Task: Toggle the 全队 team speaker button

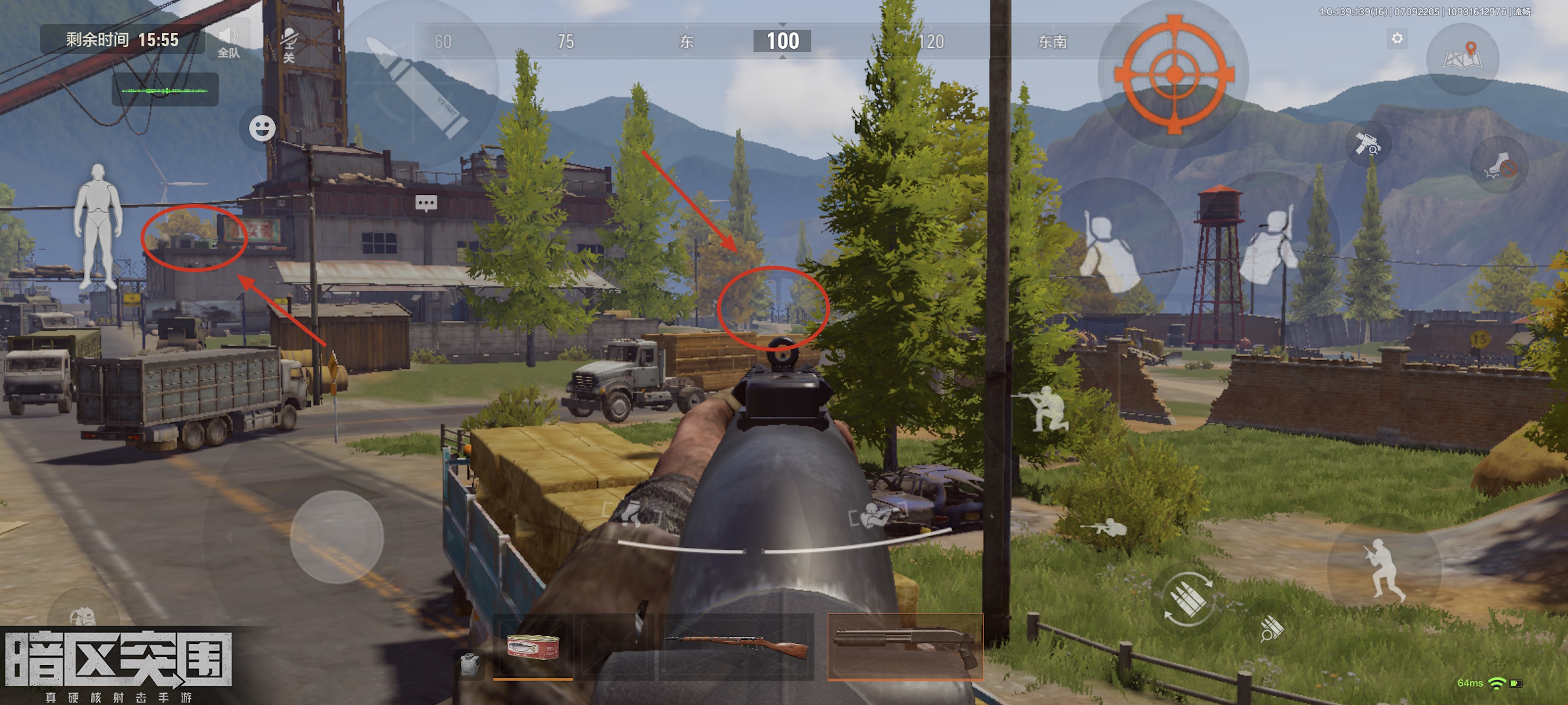Action: pyautogui.click(x=228, y=42)
